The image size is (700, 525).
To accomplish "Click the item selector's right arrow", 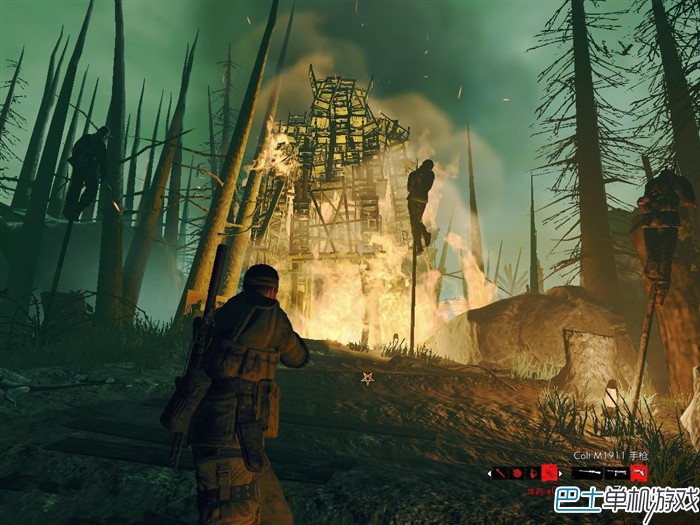I will tap(561, 473).
